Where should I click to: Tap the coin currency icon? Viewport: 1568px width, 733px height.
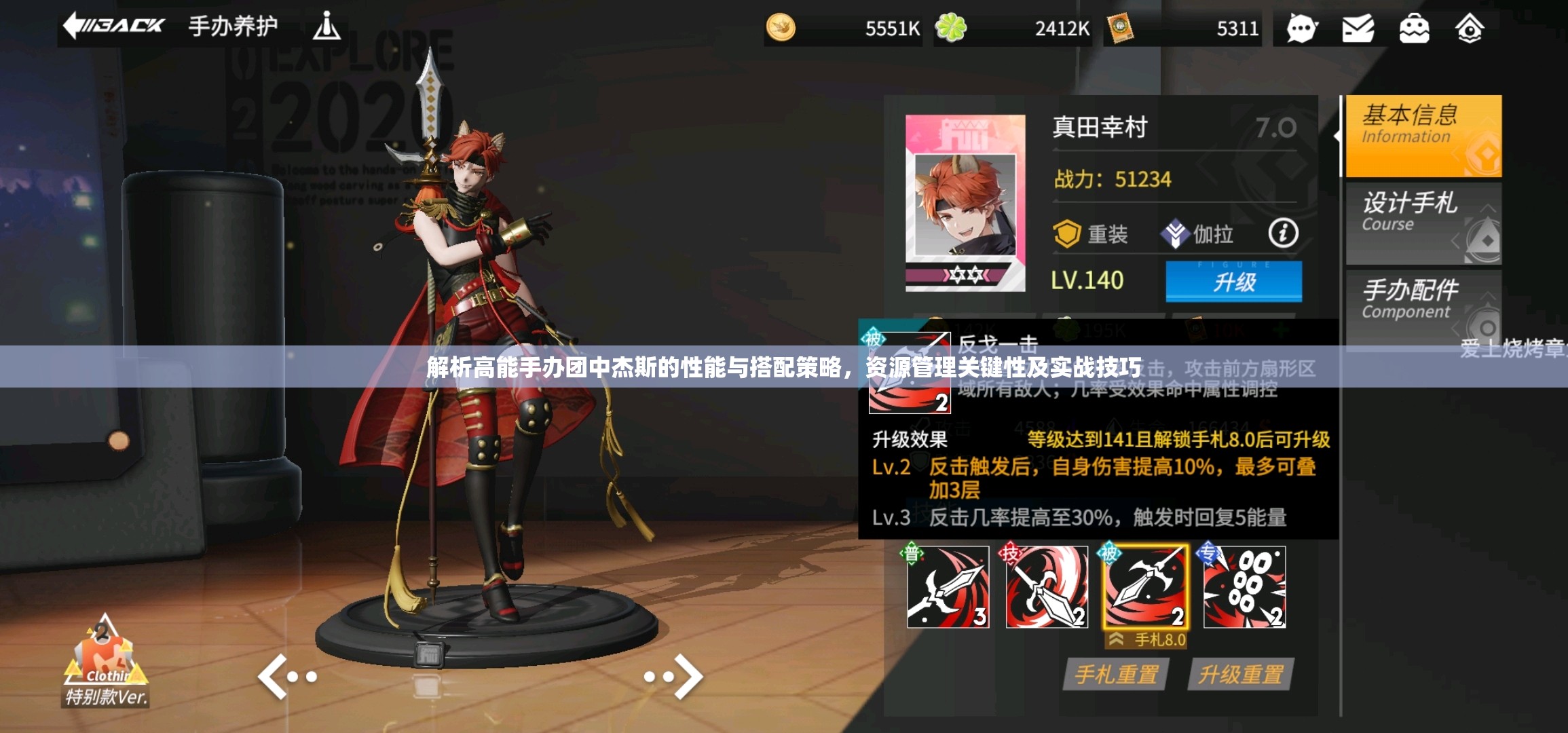pos(781,29)
